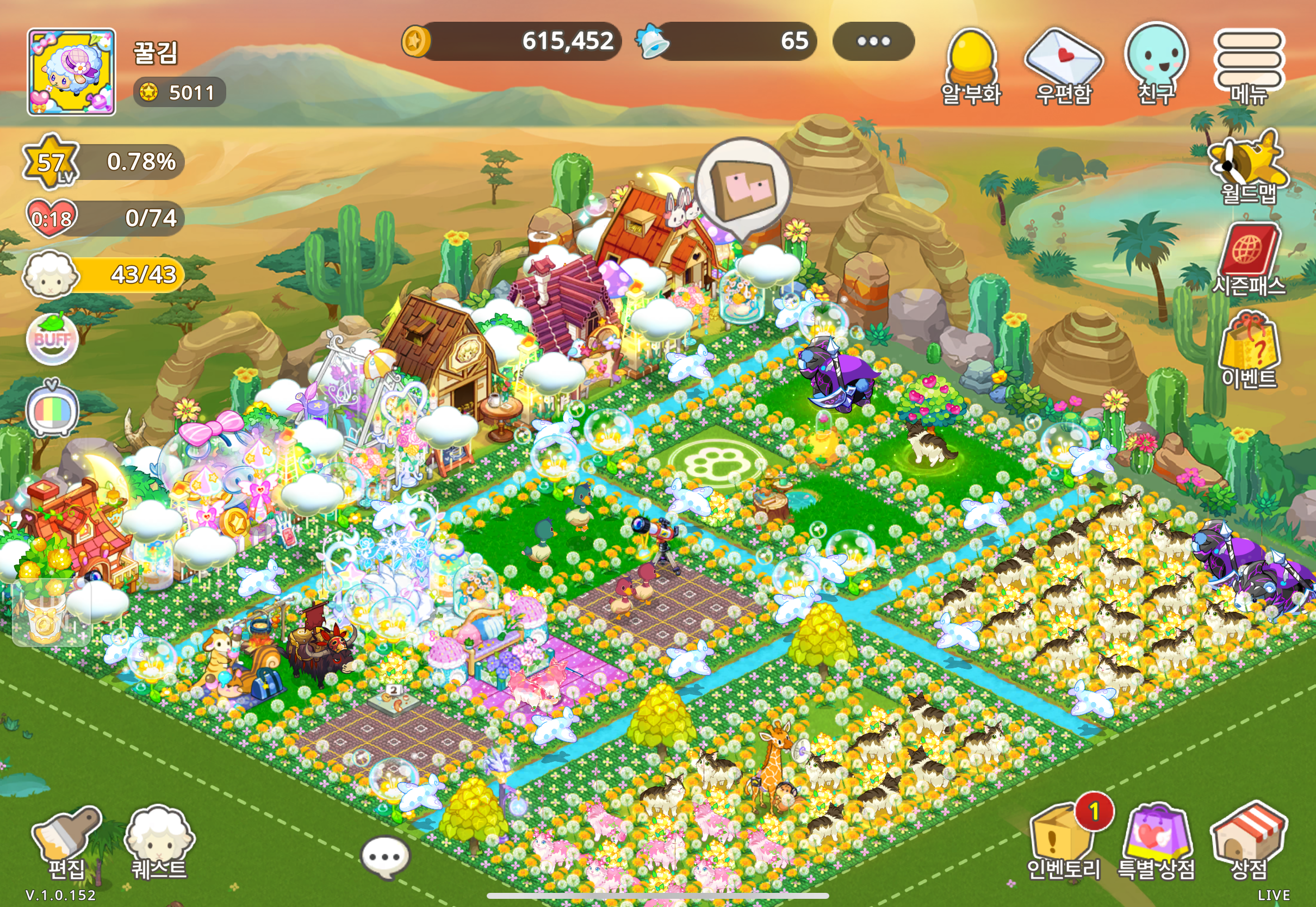The width and height of the screenshot is (1316, 907).
Task: Expand the three-dots currency button
Action: point(873,41)
